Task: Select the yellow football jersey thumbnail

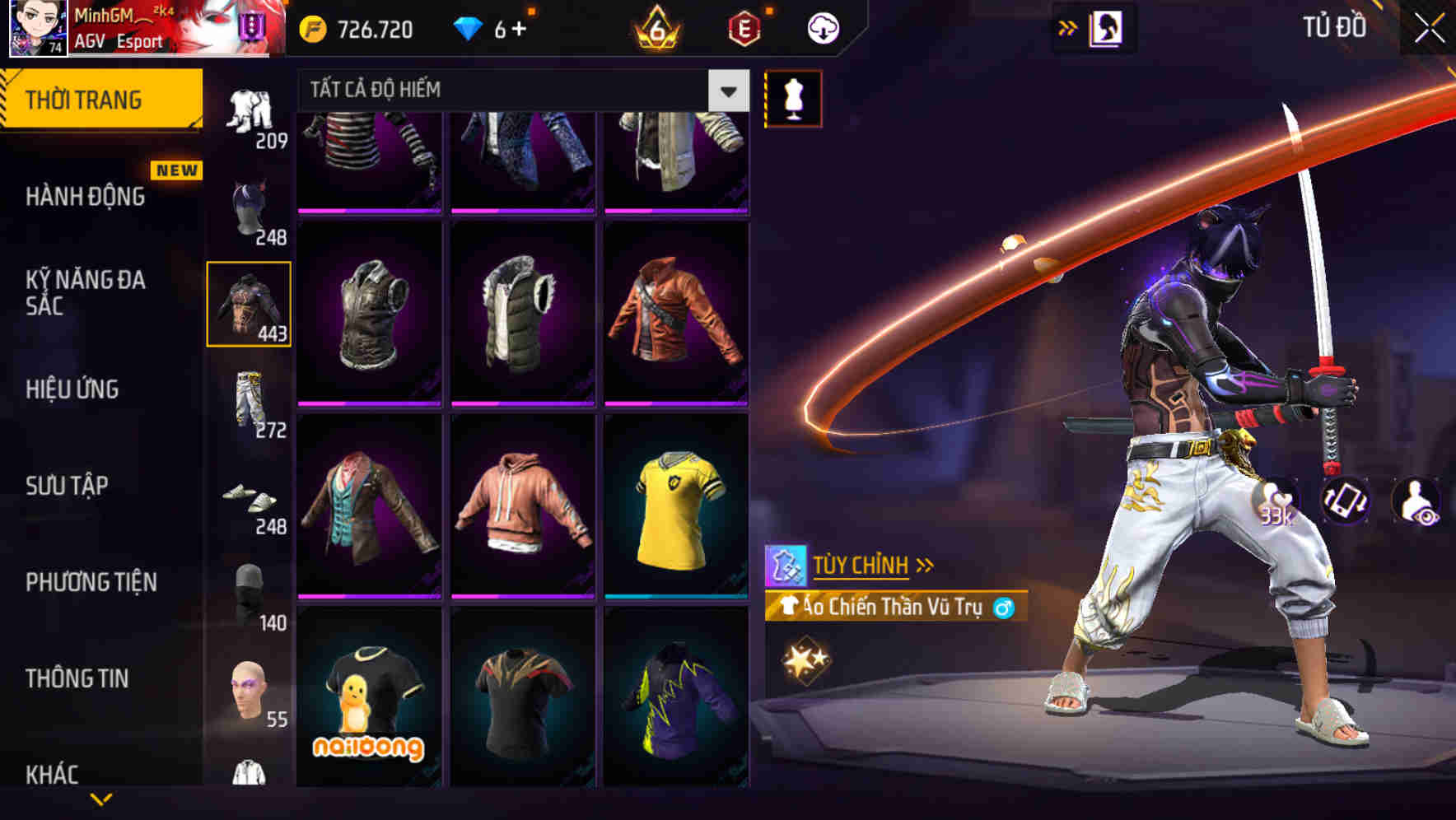Action: tap(675, 505)
